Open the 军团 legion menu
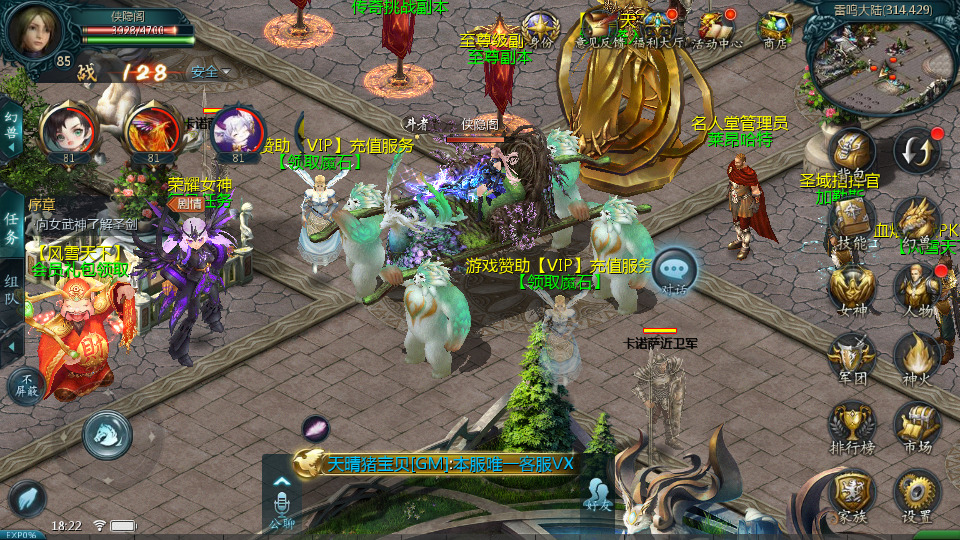Viewport: 960px width, 540px height. [852, 357]
